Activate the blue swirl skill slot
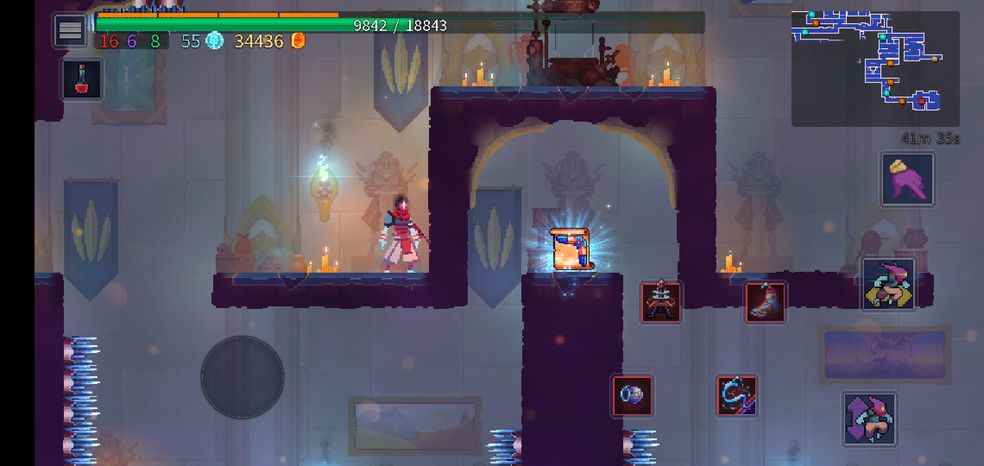 tap(736, 395)
